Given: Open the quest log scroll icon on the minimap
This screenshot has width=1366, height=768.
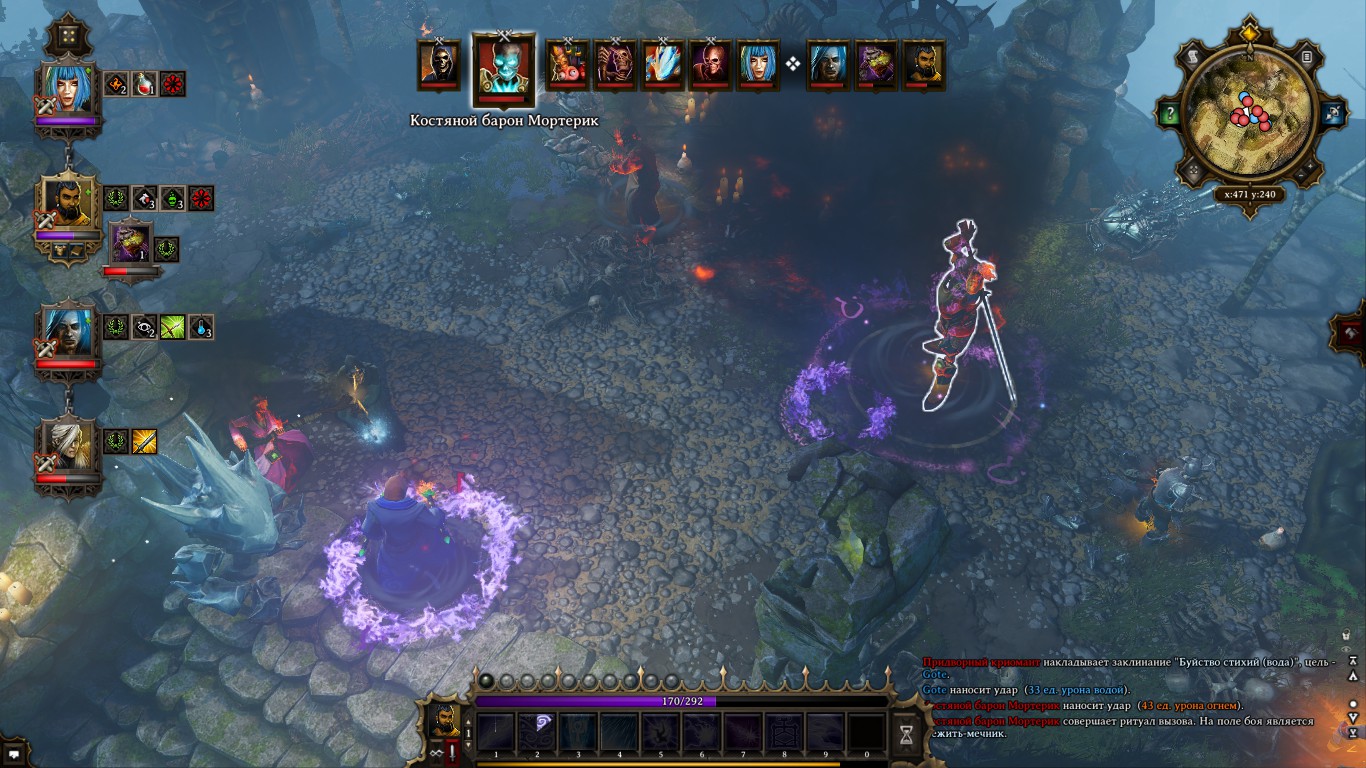Looking at the screenshot, I should [x=1193, y=56].
